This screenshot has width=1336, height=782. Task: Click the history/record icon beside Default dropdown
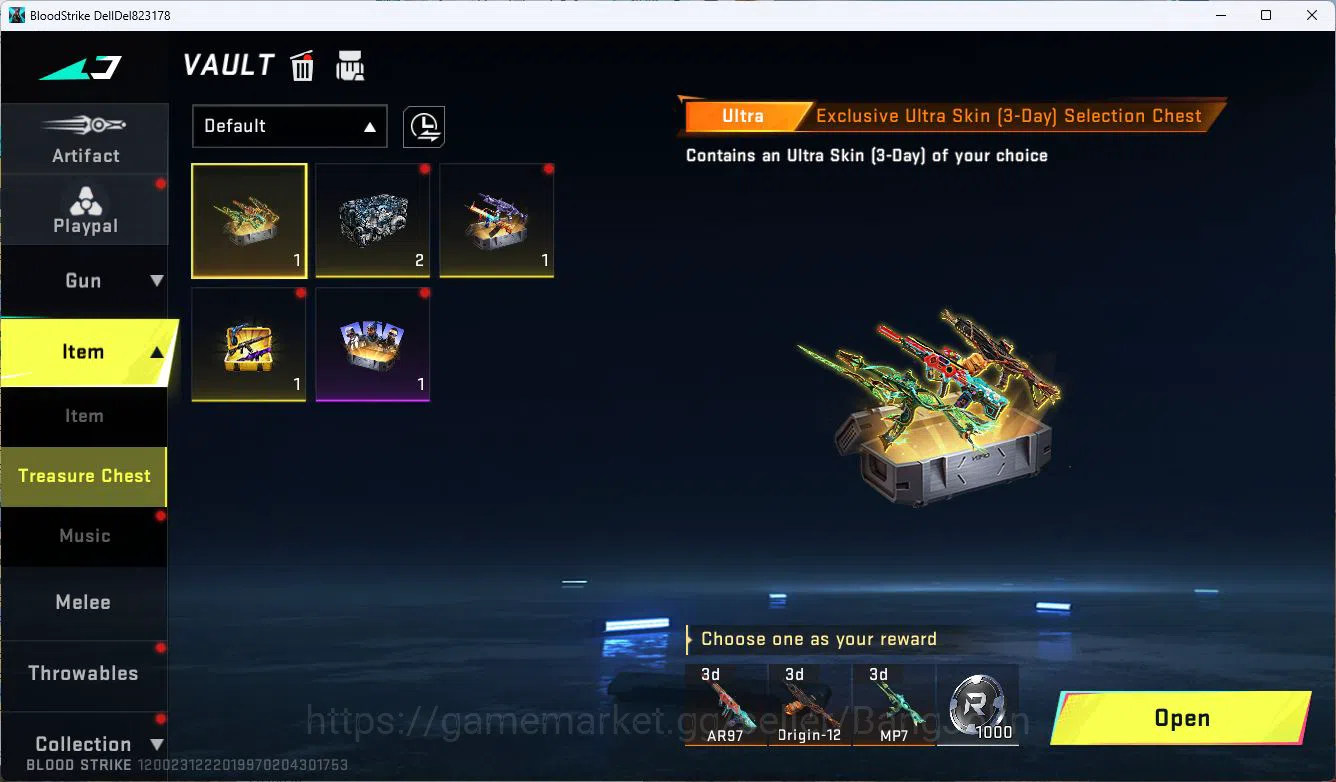click(x=423, y=126)
